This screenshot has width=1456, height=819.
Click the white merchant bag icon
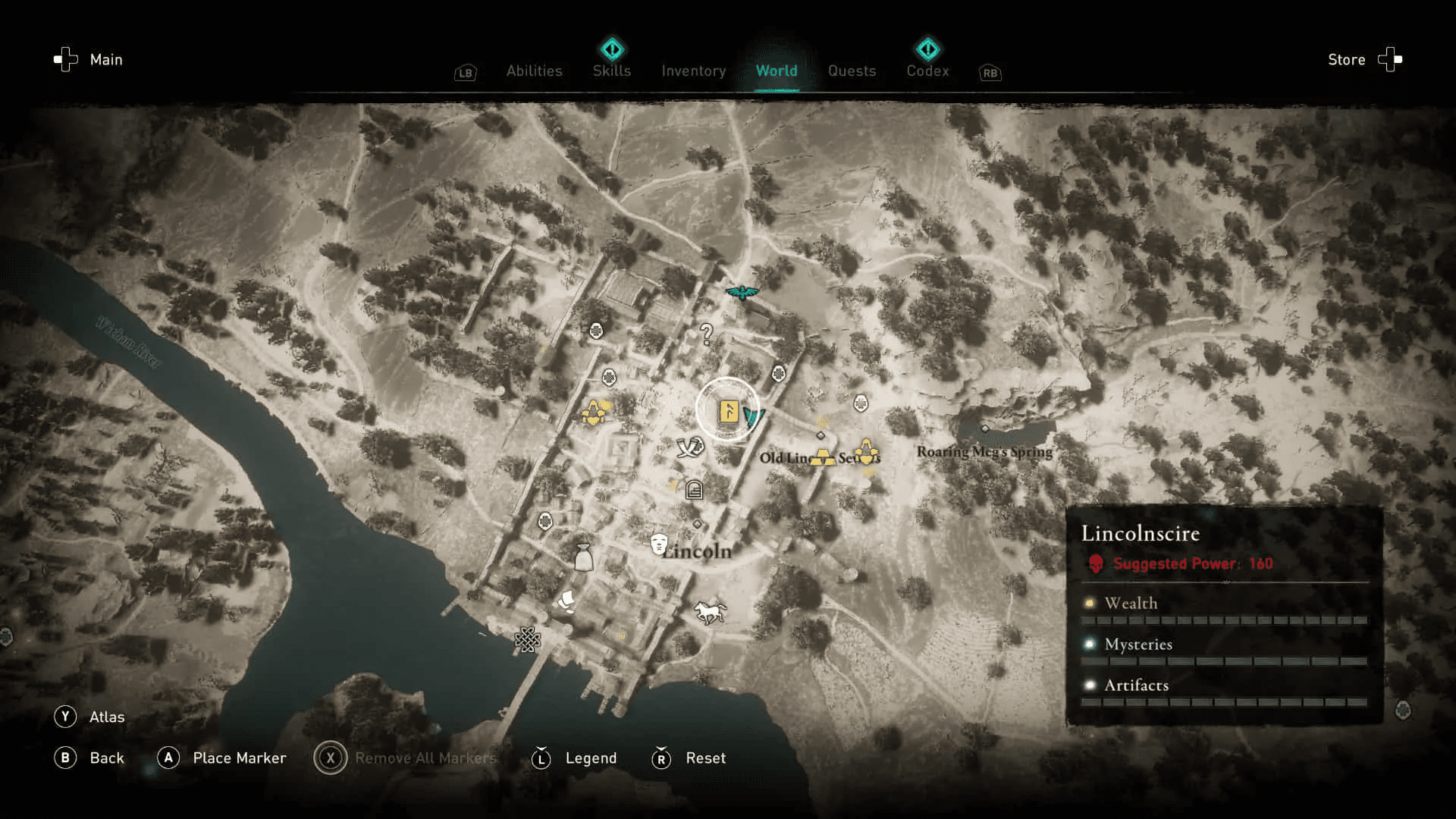pos(585,557)
